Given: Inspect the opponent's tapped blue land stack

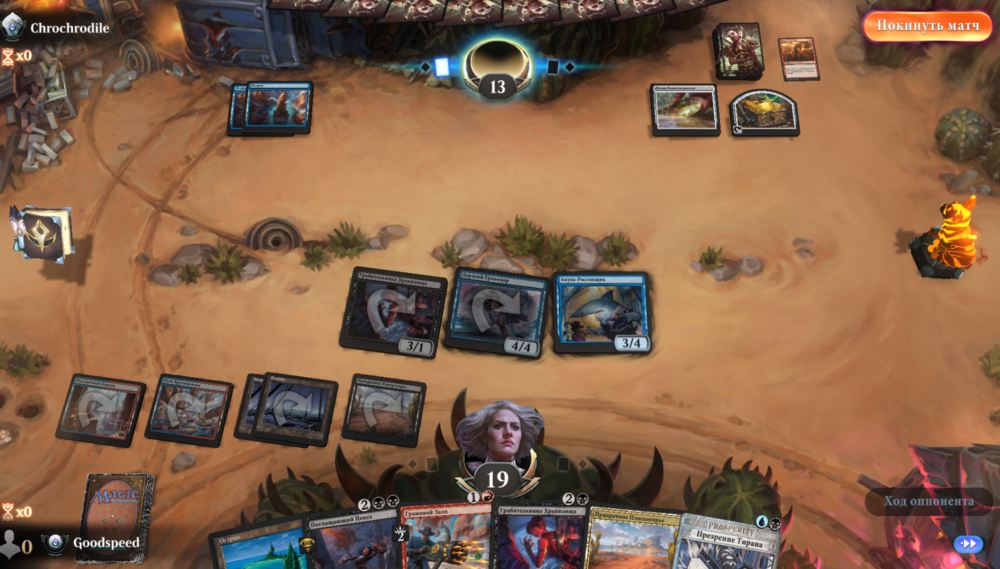Looking at the screenshot, I should [272, 108].
